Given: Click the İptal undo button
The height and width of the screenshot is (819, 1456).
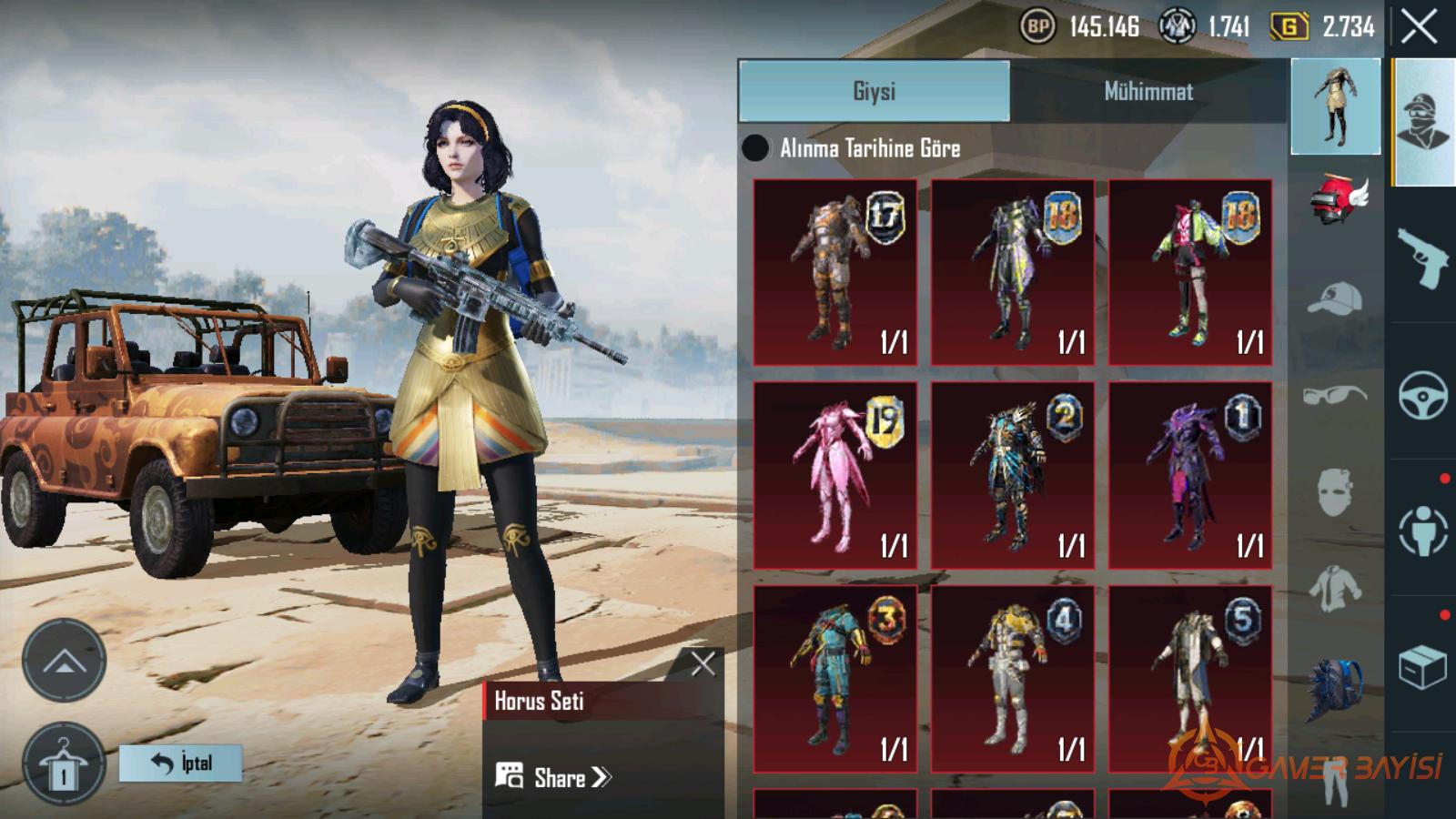Looking at the screenshot, I should (180, 763).
